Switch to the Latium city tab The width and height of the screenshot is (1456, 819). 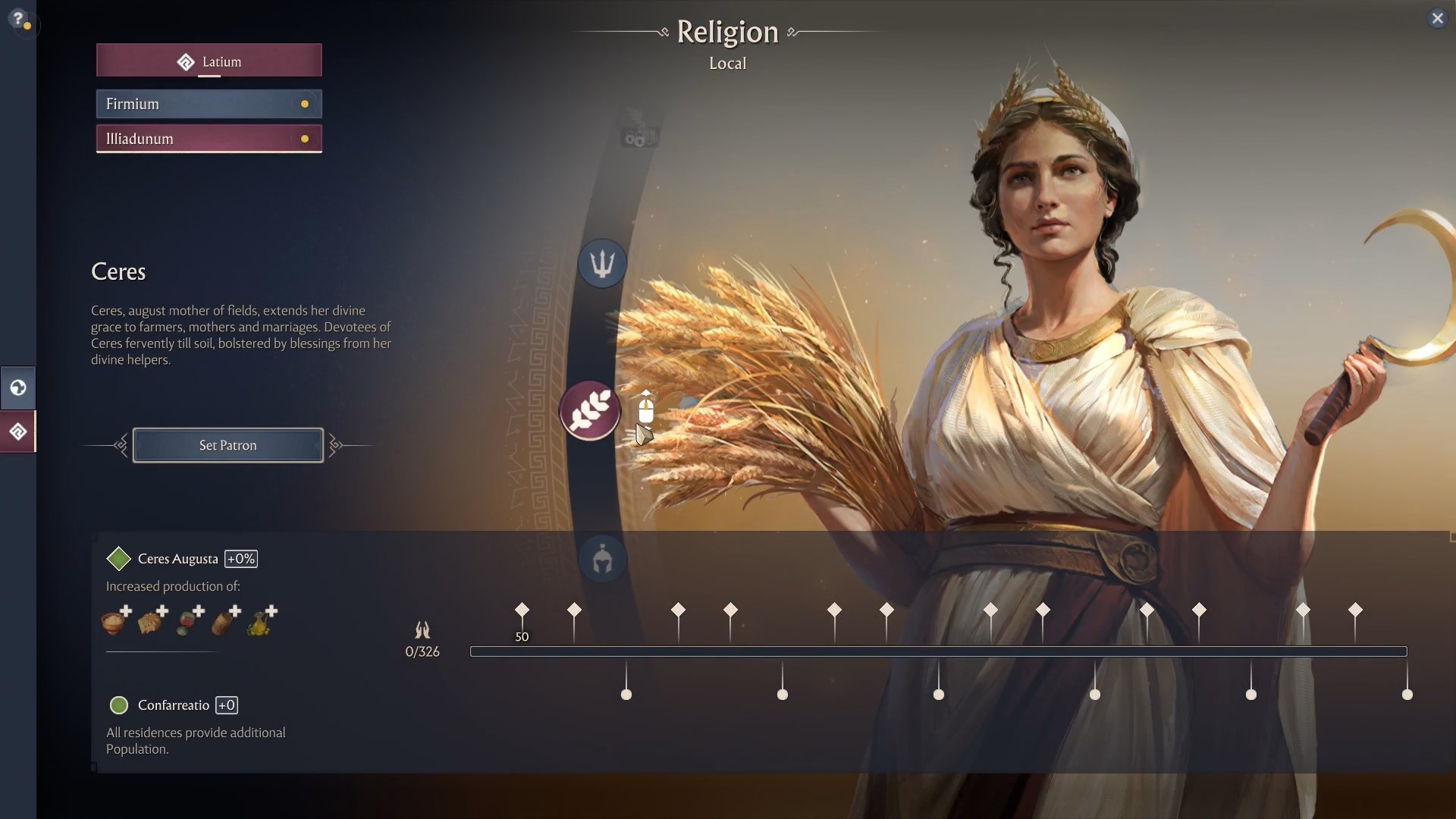pyautogui.click(x=209, y=61)
